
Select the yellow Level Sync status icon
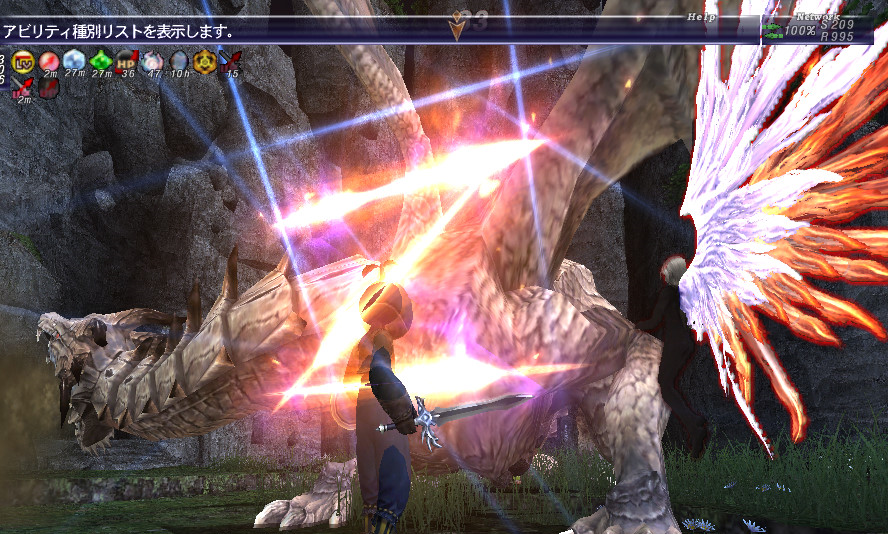(22, 61)
